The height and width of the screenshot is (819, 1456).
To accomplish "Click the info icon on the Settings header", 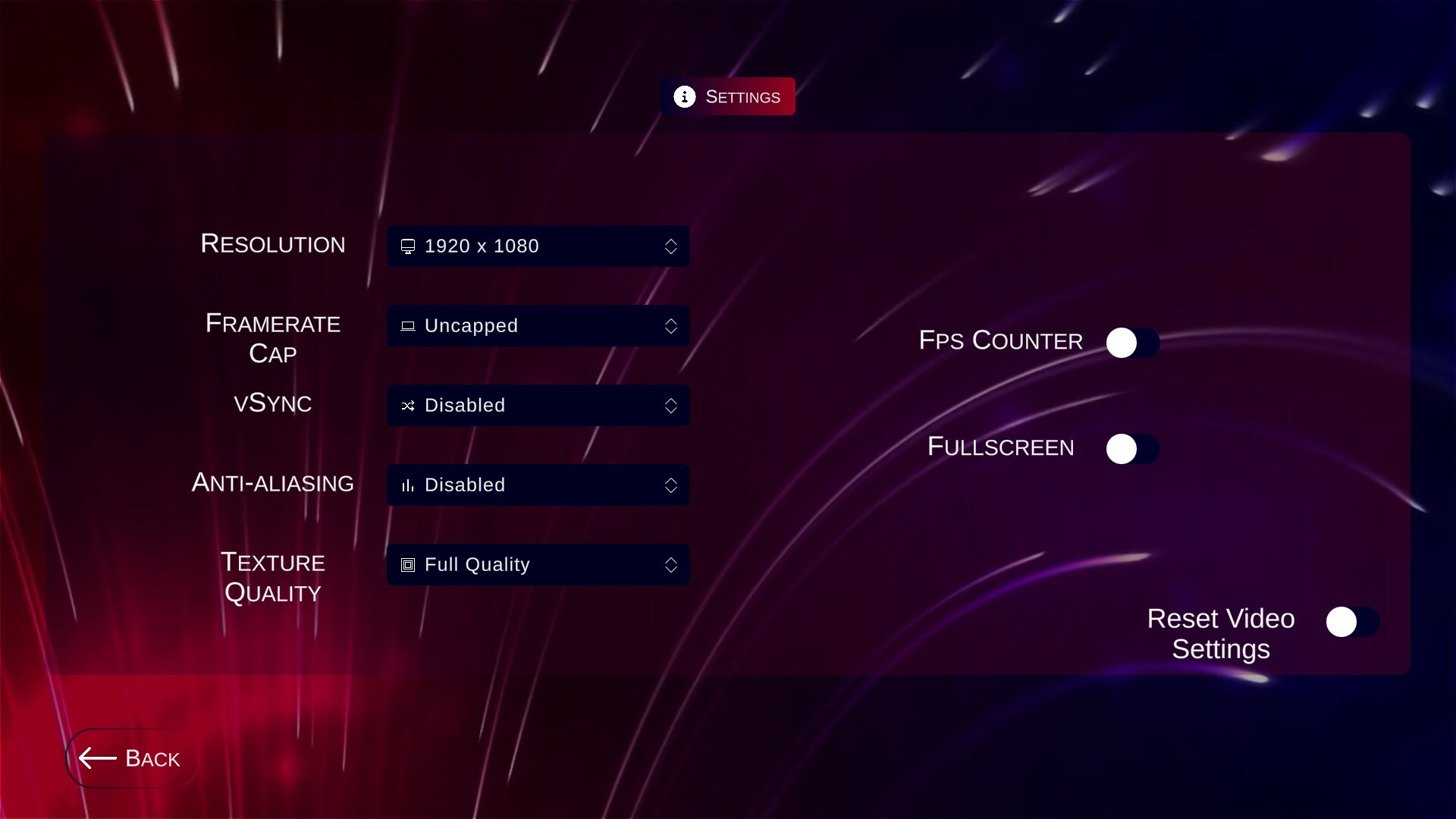I will click(x=685, y=96).
